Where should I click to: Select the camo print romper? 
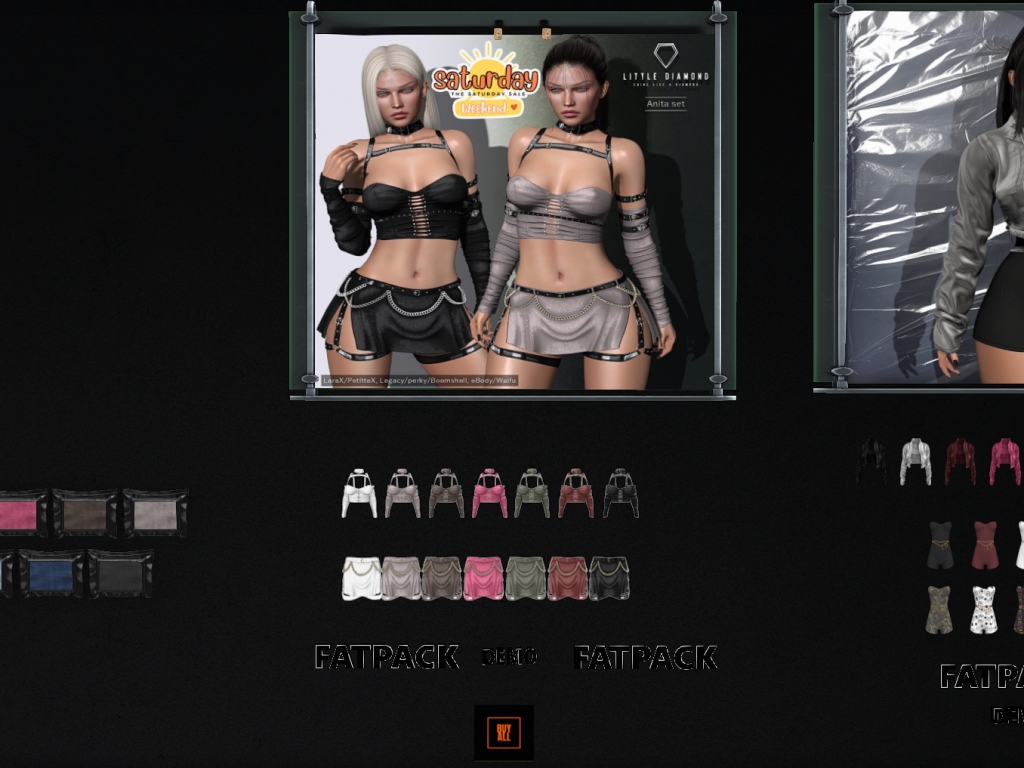(939, 609)
